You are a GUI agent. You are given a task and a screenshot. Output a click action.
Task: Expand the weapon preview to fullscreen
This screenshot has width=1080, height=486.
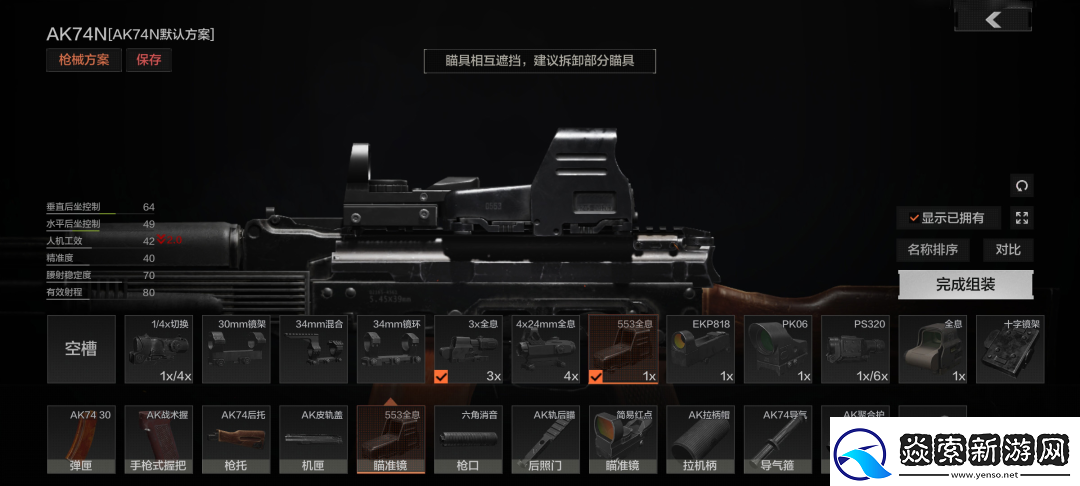(x=1021, y=218)
